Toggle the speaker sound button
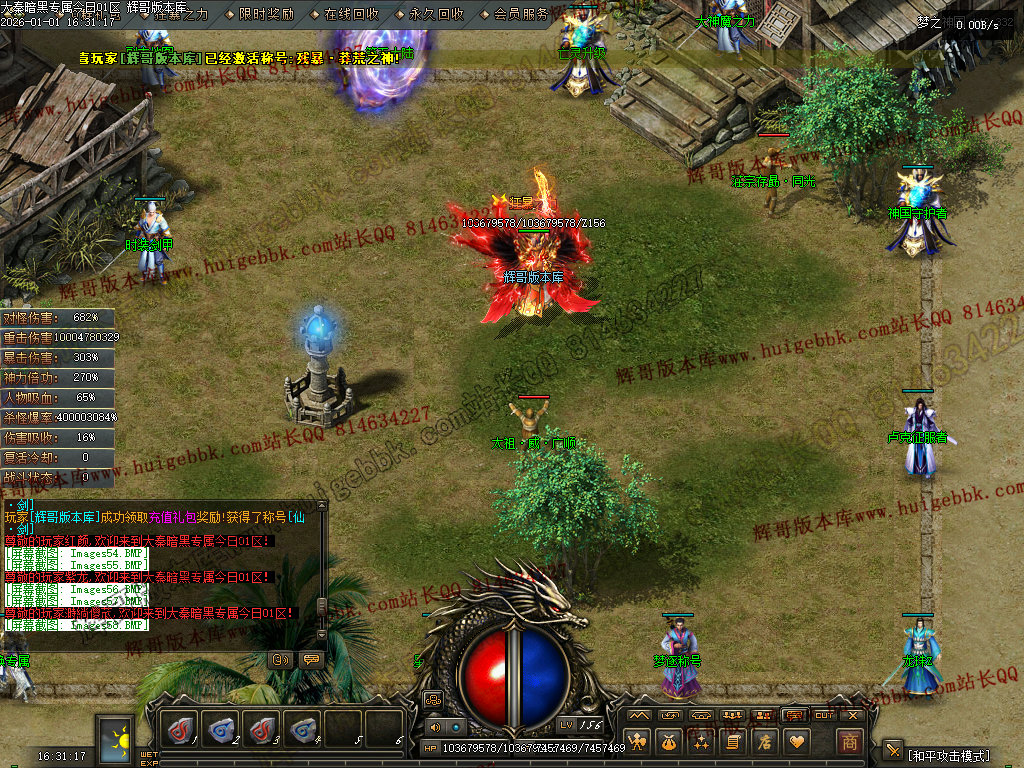This screenshot has height=768, width=1024. [434, 727]
